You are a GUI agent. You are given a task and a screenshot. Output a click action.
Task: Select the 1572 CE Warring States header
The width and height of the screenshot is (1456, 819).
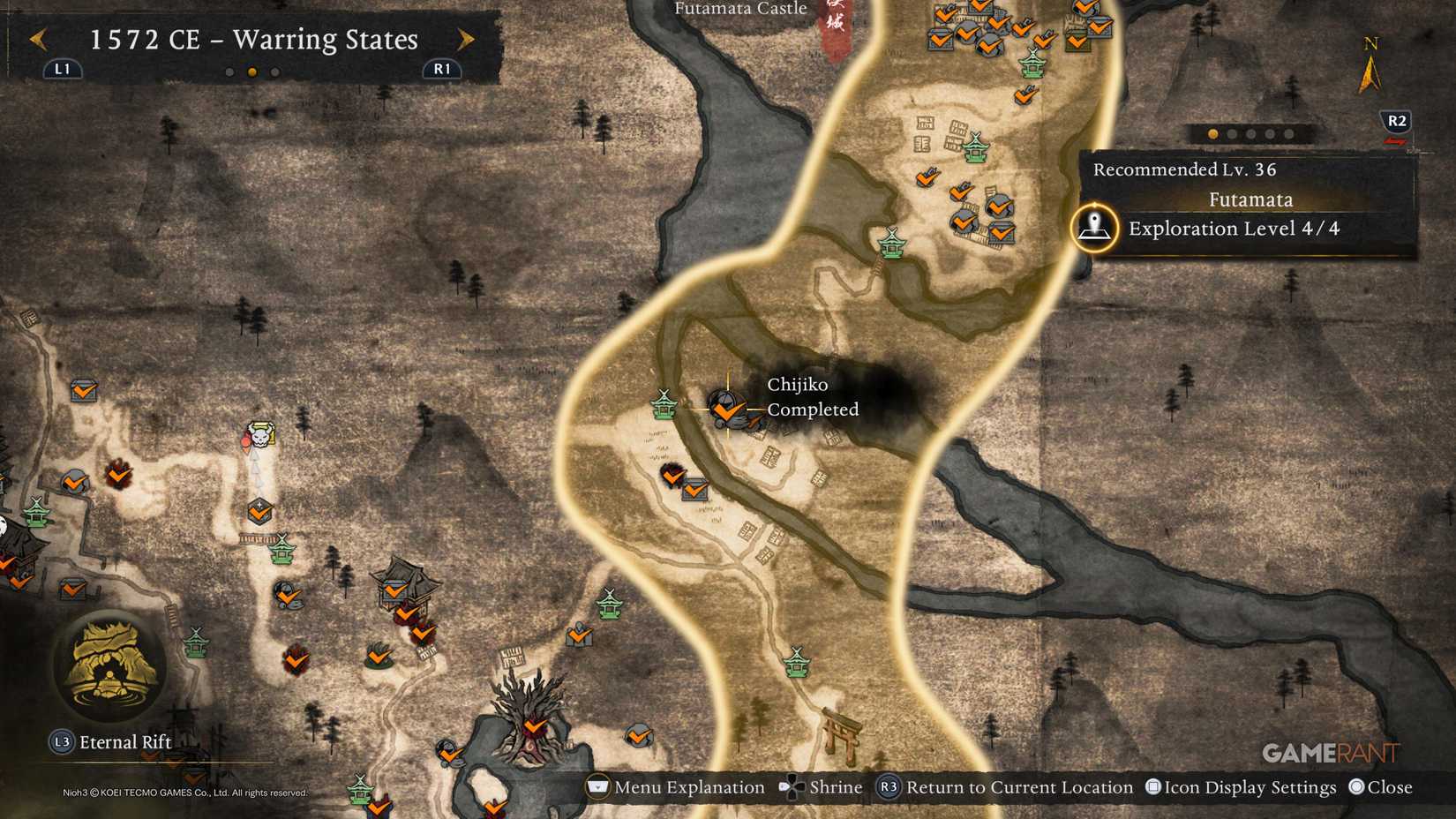click(251, 40)
